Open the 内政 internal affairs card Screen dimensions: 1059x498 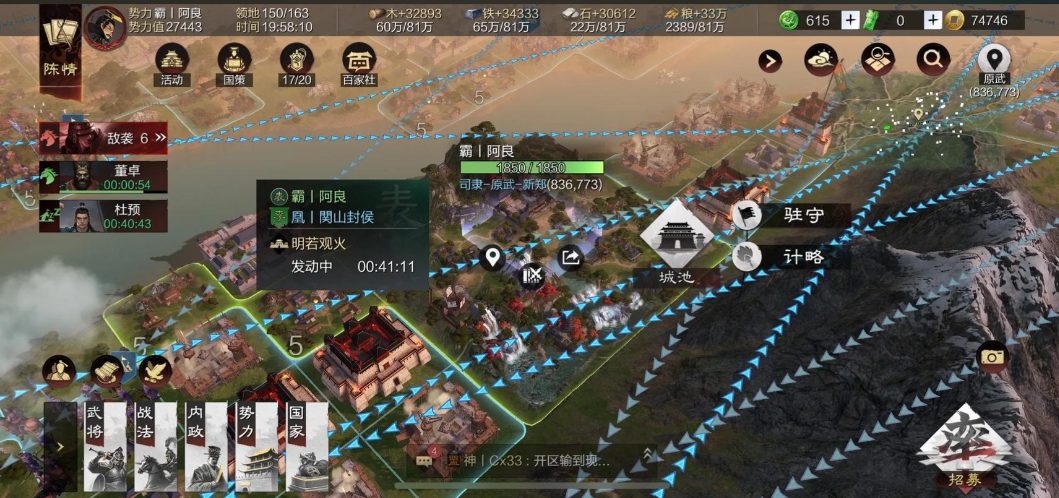(x=206, y=447)
